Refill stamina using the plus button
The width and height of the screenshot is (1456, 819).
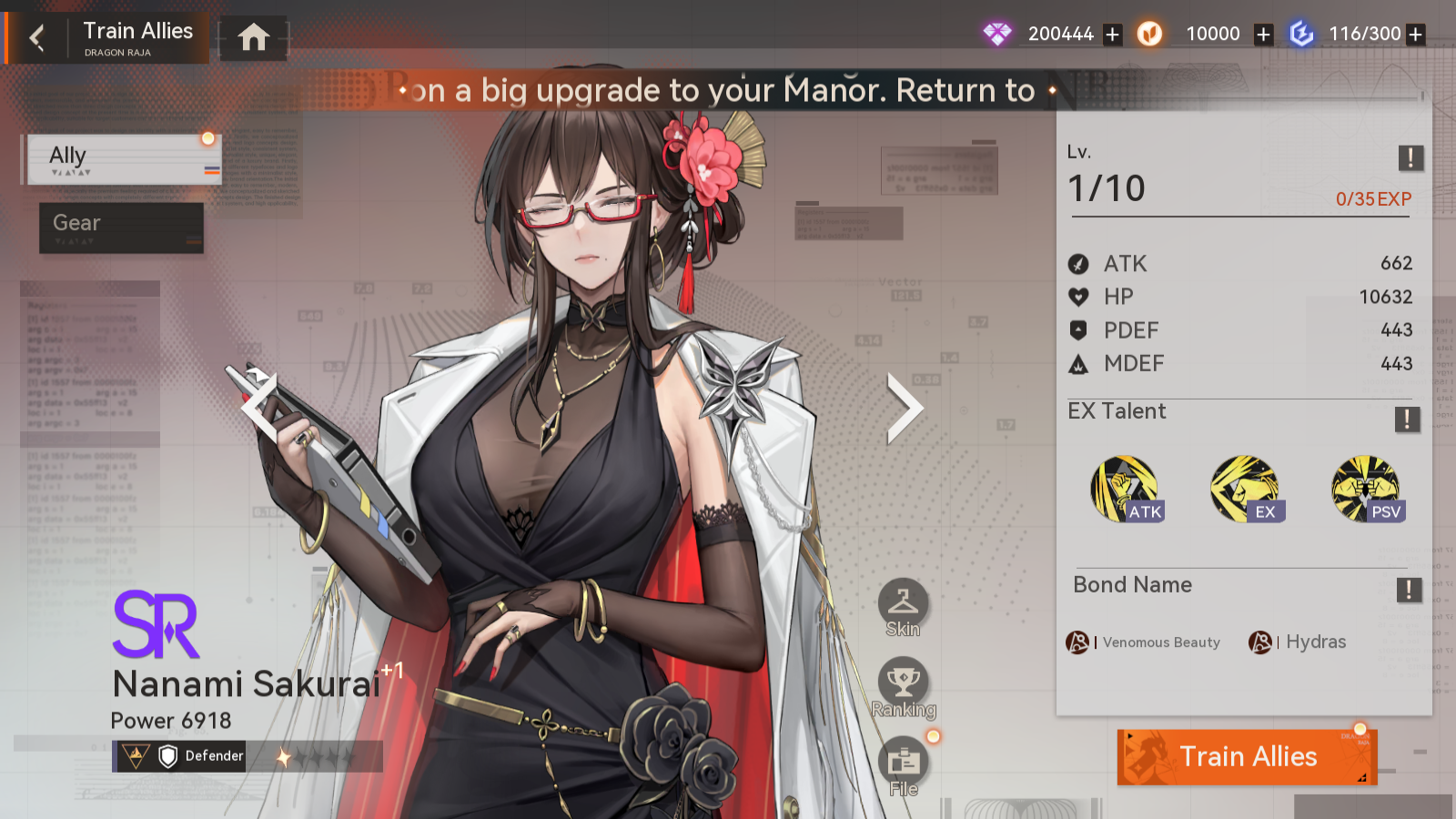pos(1415,35)
